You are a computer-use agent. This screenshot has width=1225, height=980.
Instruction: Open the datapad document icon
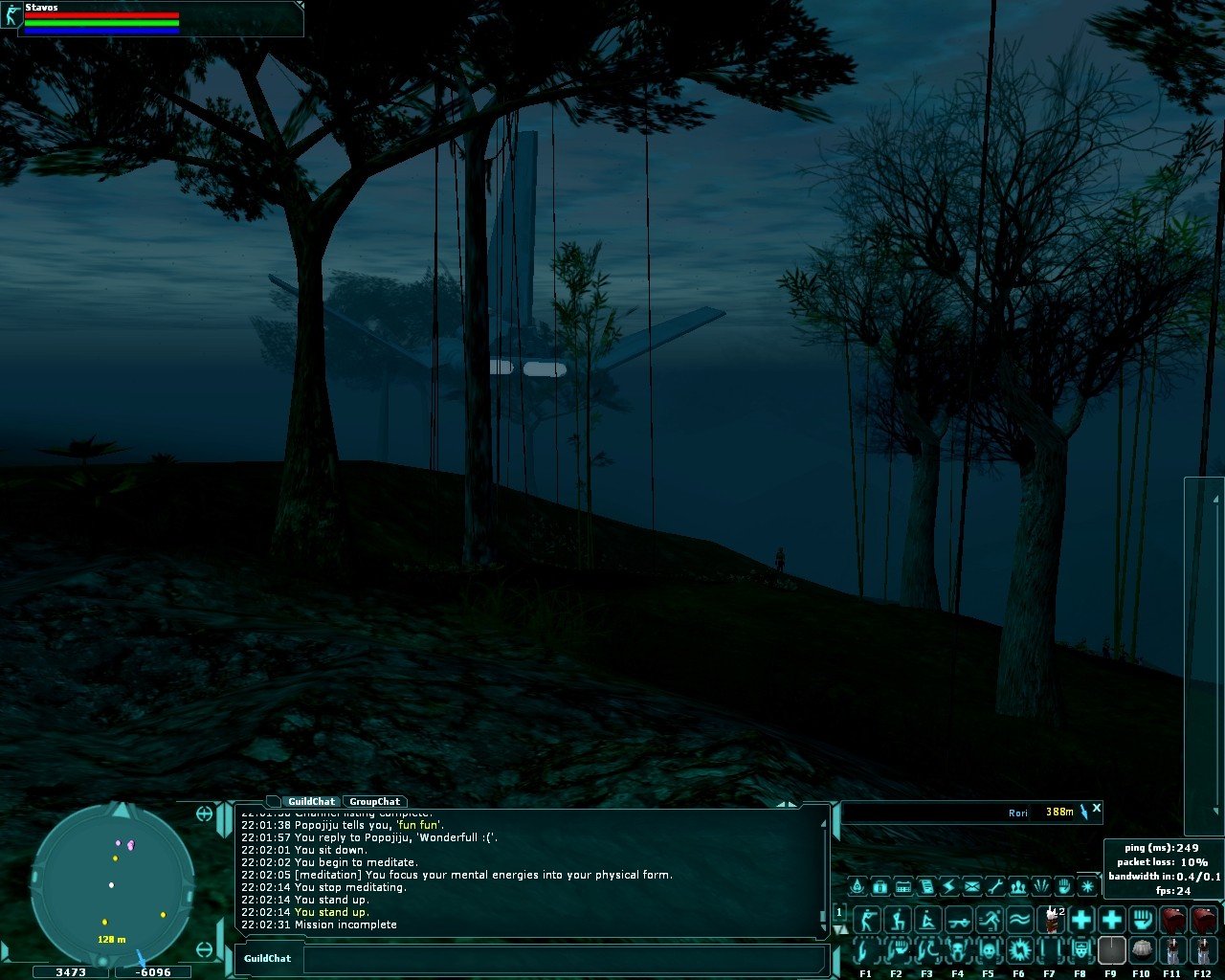tap(926, 886)
